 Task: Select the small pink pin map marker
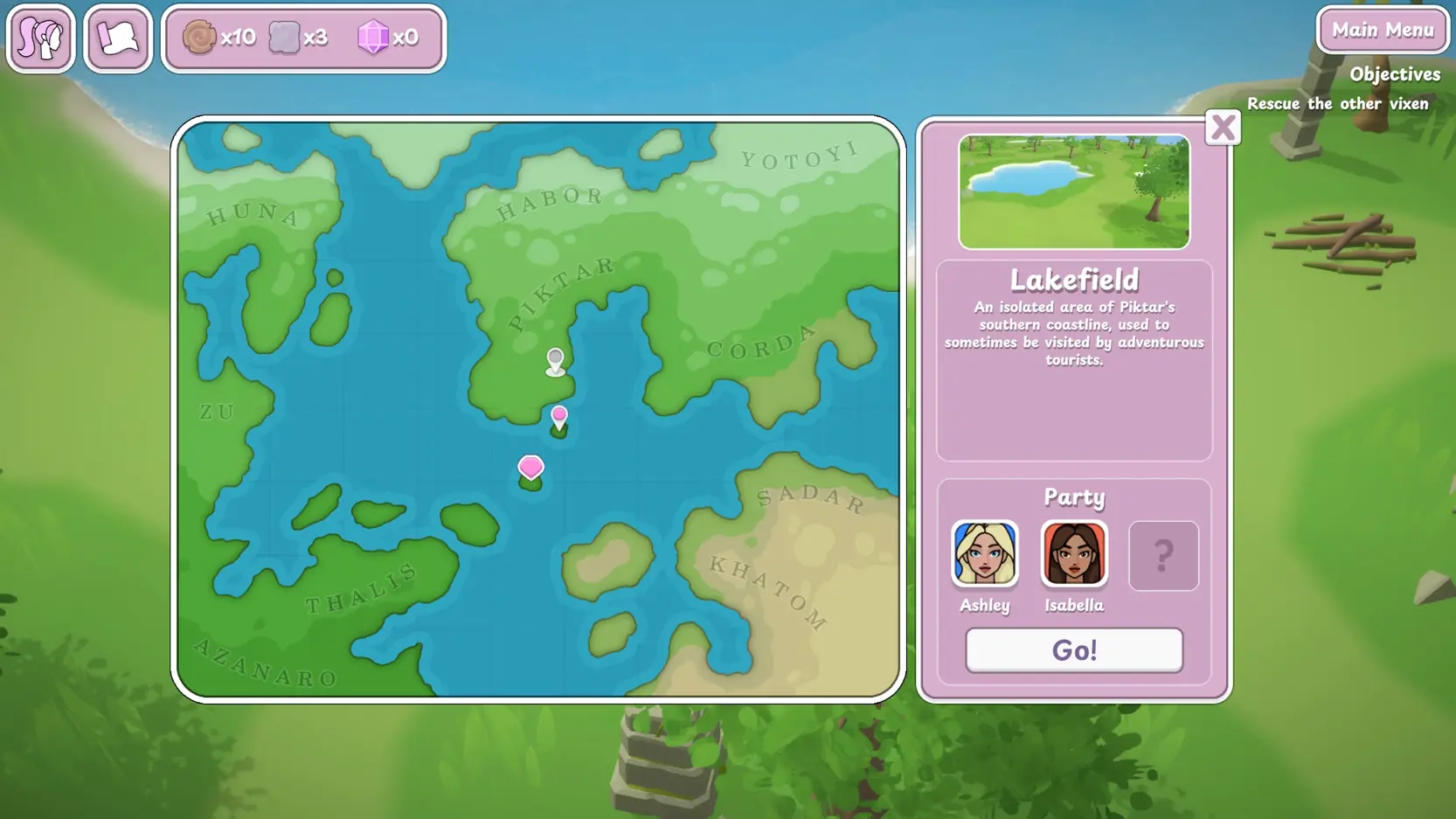tap(559, 416)
